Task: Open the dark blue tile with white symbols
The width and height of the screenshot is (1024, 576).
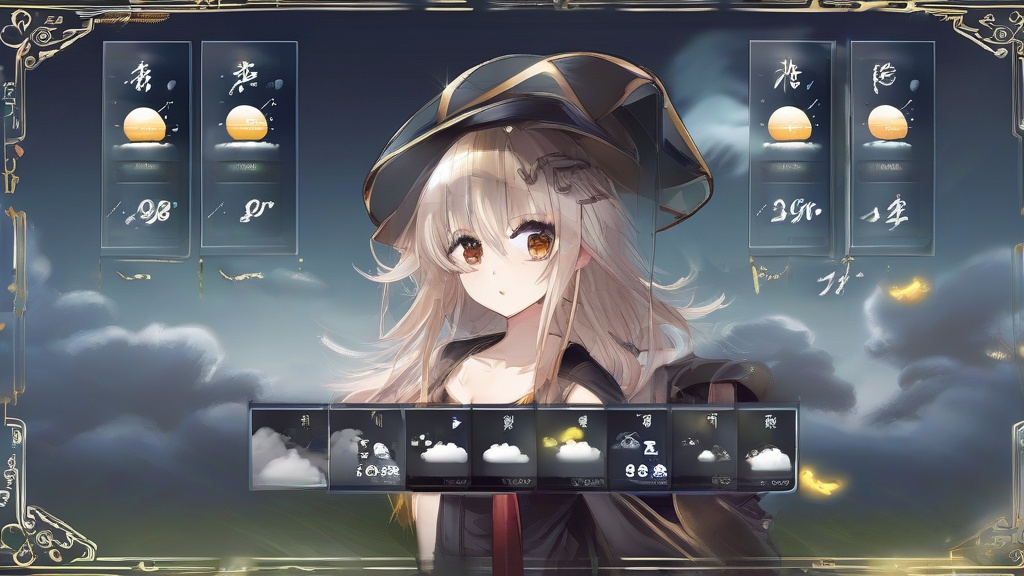Action: click(638, 446)
